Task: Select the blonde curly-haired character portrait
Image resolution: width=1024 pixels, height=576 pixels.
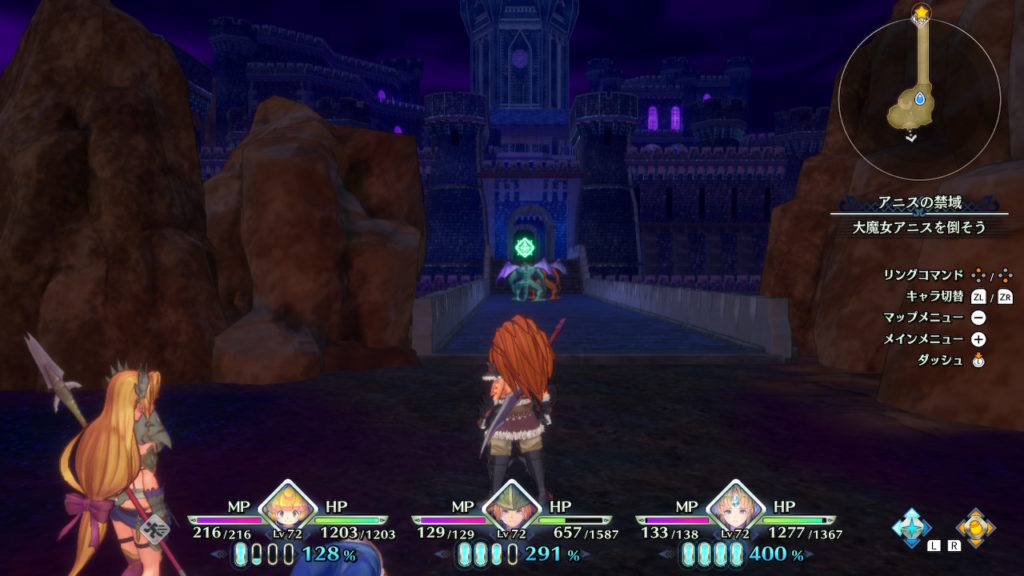Action: 288,508
